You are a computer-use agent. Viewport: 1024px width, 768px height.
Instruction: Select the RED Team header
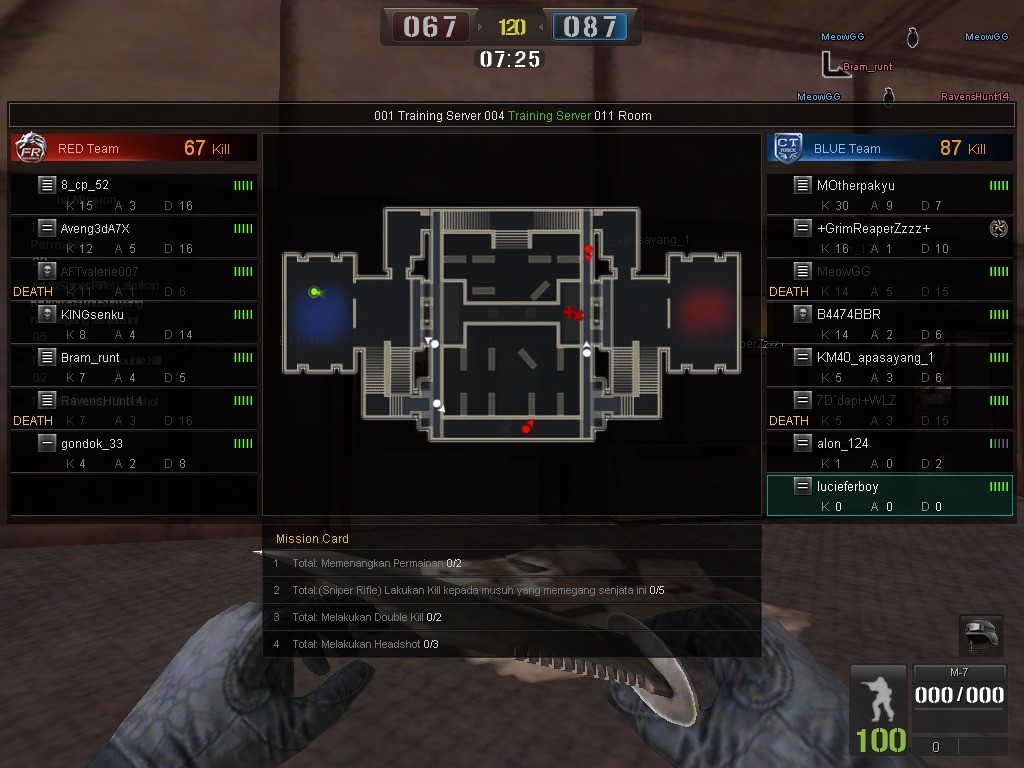pyautogui.click(x=133, y=148)
